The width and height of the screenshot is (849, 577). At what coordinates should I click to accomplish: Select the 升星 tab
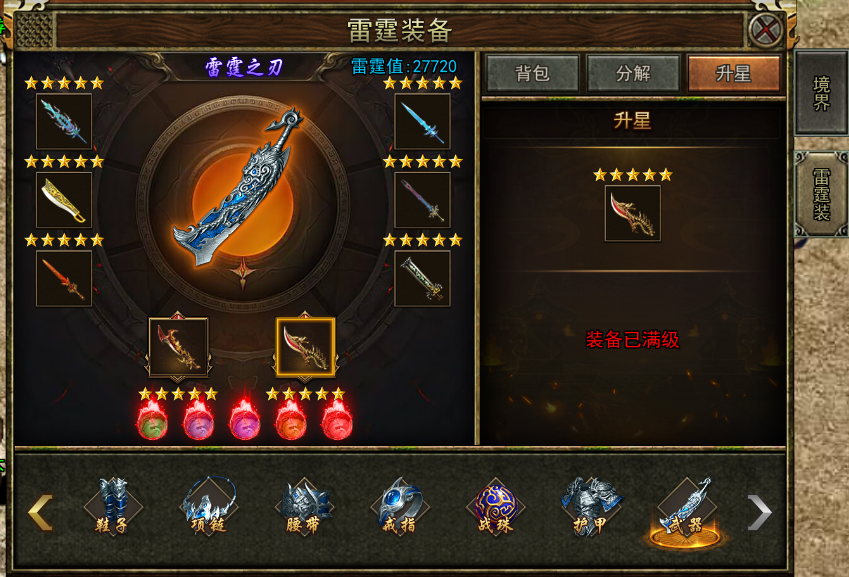[x=733, y=74]
